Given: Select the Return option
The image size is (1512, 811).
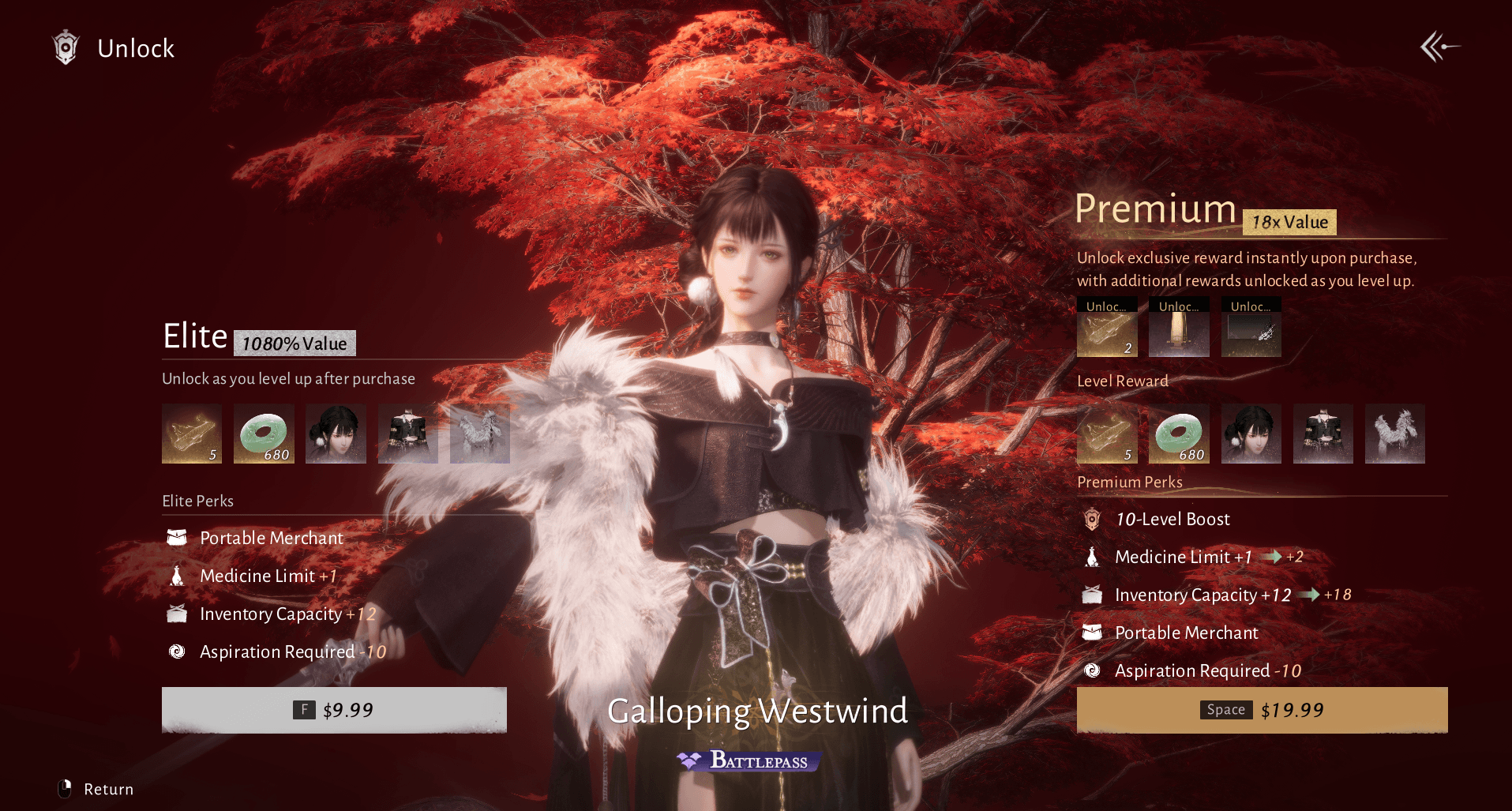Looking at the screenshot, I should click(x=97, y=789).
